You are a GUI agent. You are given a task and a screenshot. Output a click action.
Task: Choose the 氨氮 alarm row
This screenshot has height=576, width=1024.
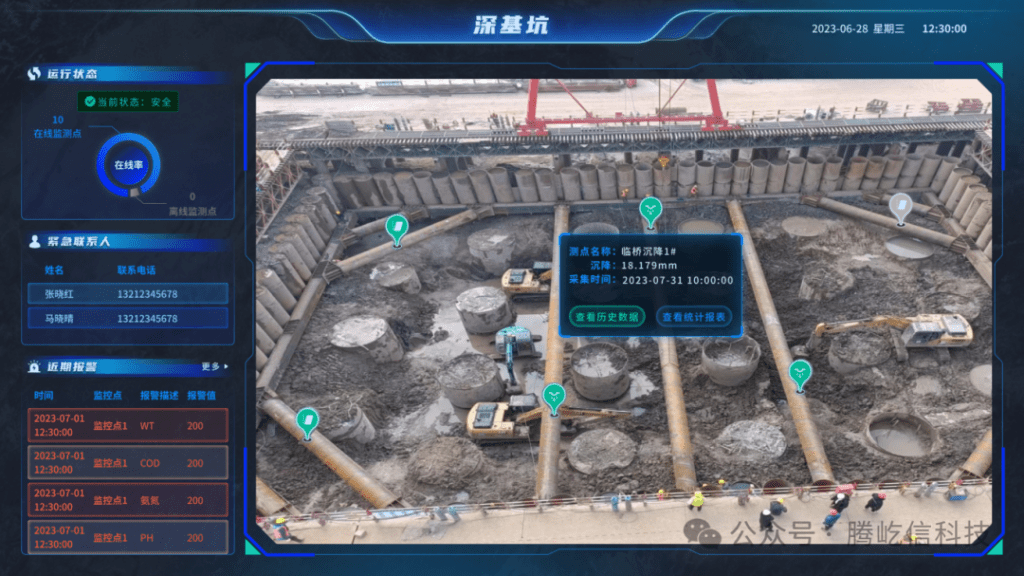(128, 500)
